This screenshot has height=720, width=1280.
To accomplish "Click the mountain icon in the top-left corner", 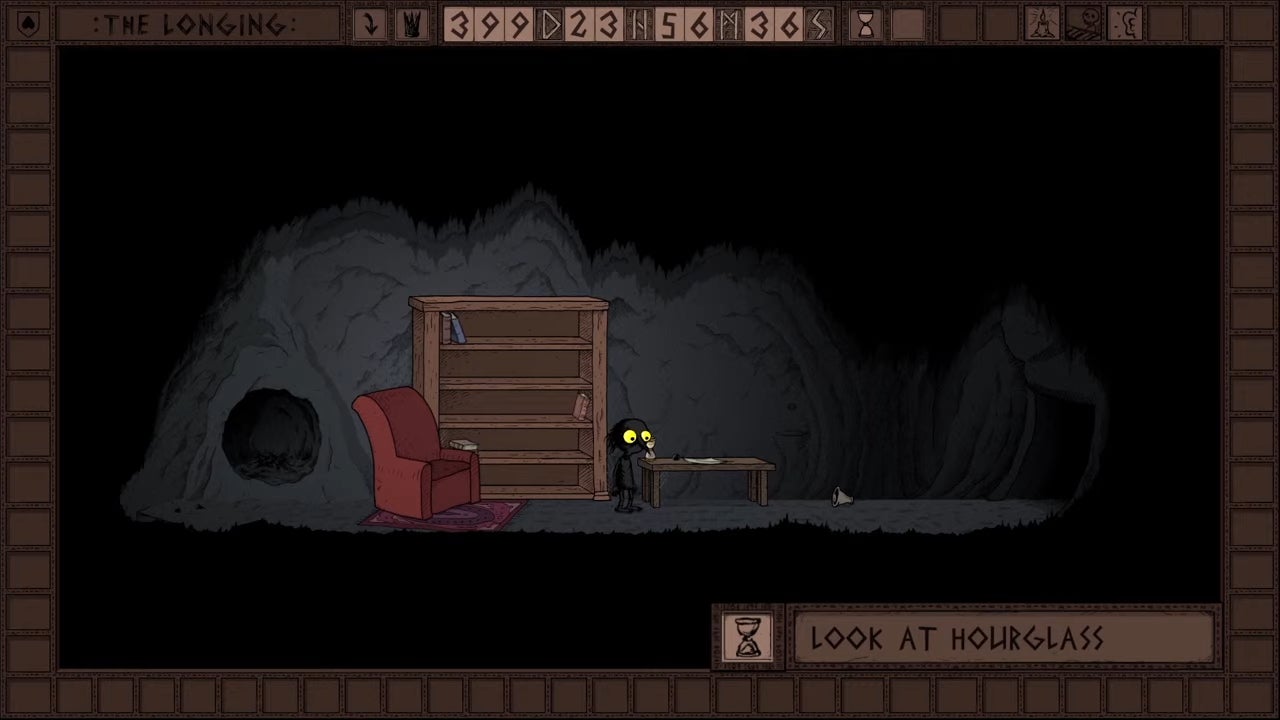I will [28, 25].
